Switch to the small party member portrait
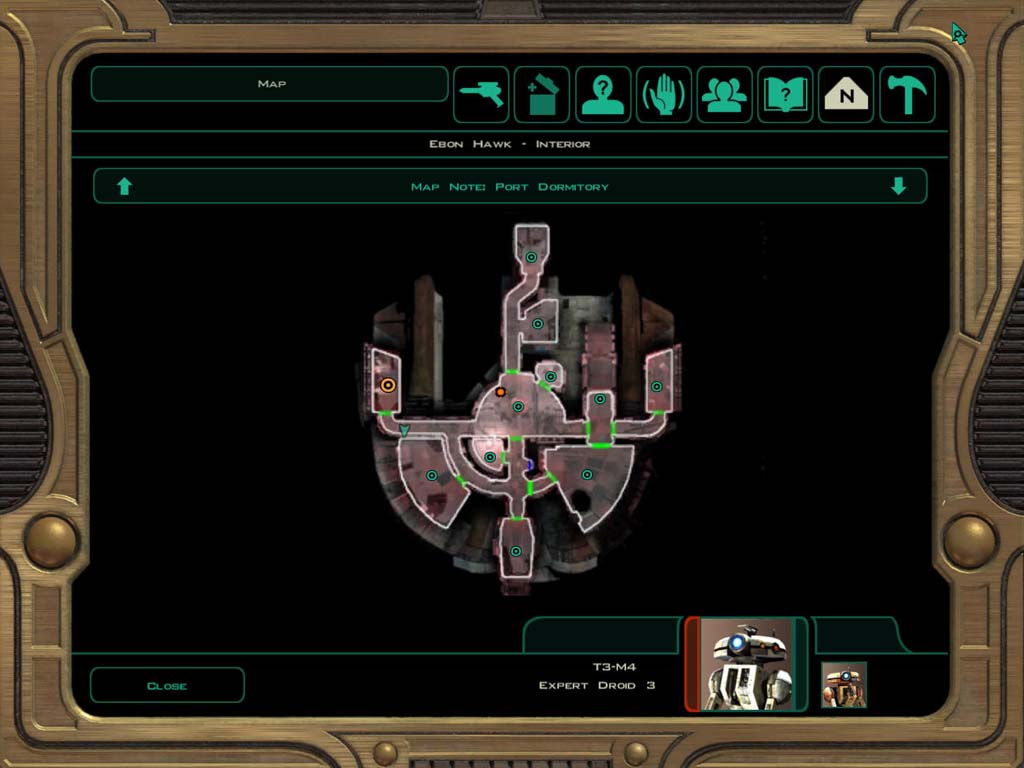The height and width of the screenshot is (768, 1024). point(844,685)
